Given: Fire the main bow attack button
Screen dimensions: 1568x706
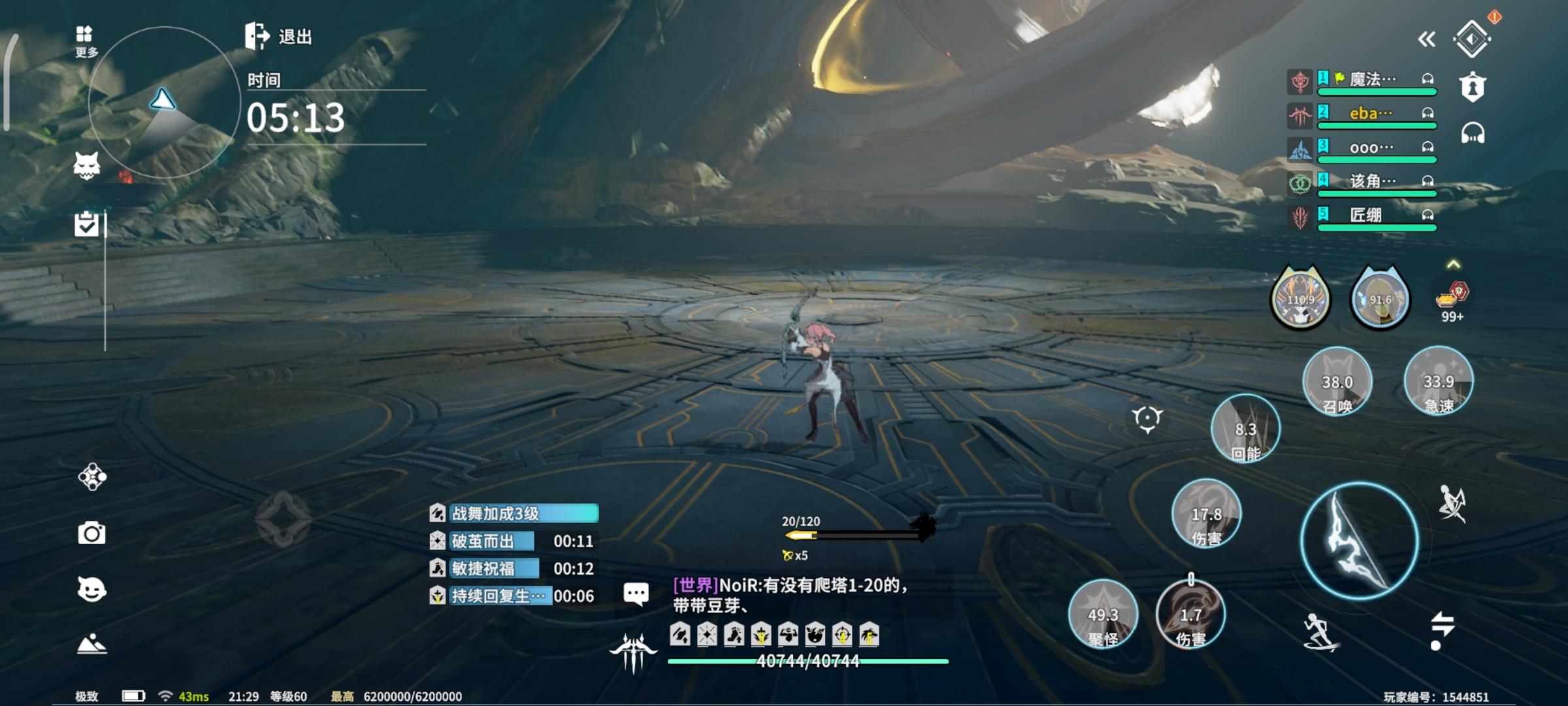Looking at the screenshot, I should [x=1360, y=541].
